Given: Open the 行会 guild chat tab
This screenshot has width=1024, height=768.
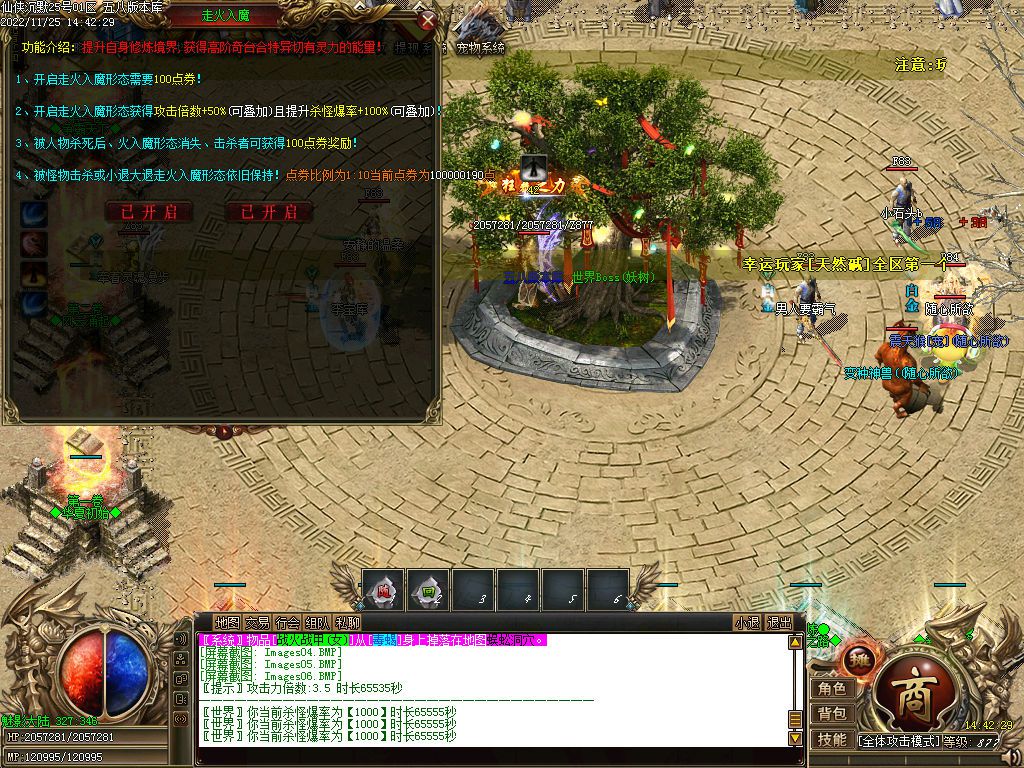Looking at the screenshot, I should [x=287, y=622].
